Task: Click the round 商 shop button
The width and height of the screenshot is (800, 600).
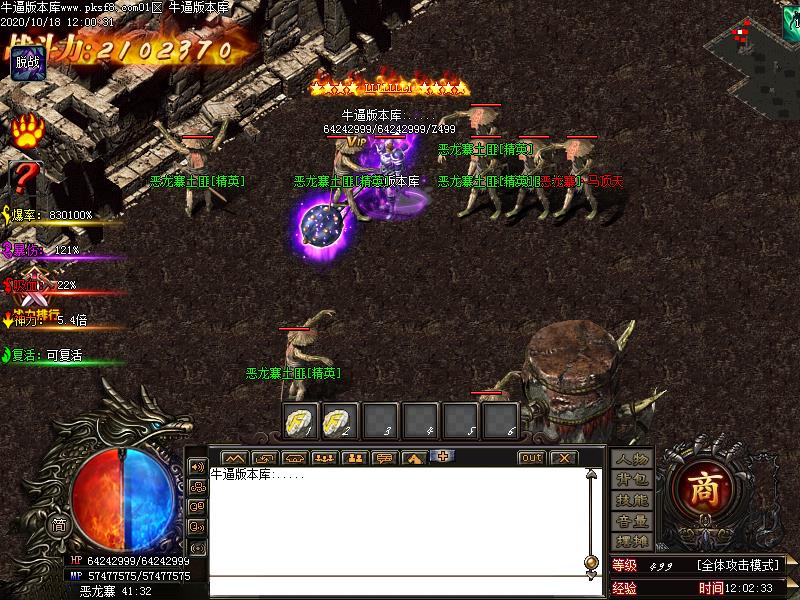Action: [x=708, y=488]
